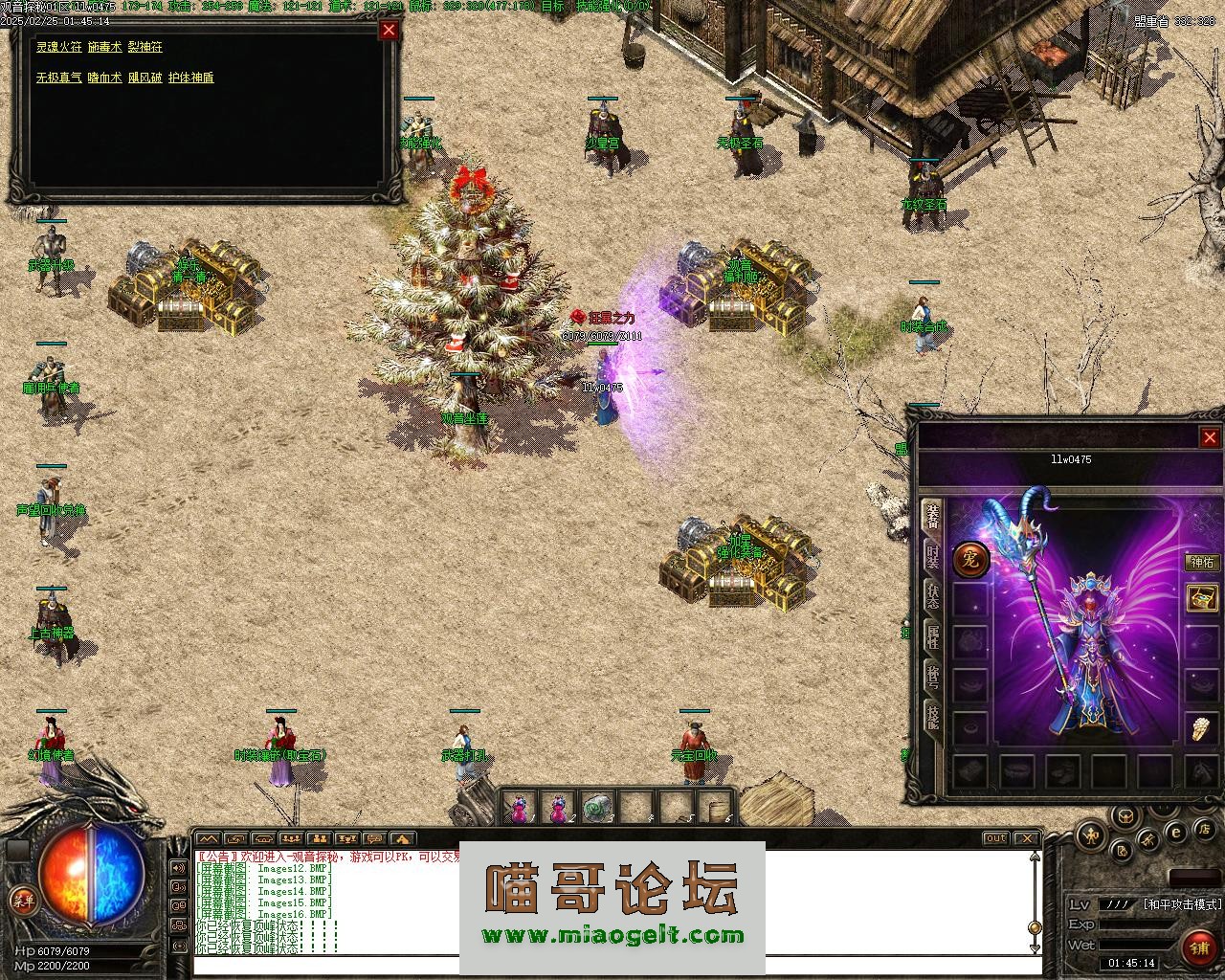
Task: Click the chat text input field
Action: [612, 967]
